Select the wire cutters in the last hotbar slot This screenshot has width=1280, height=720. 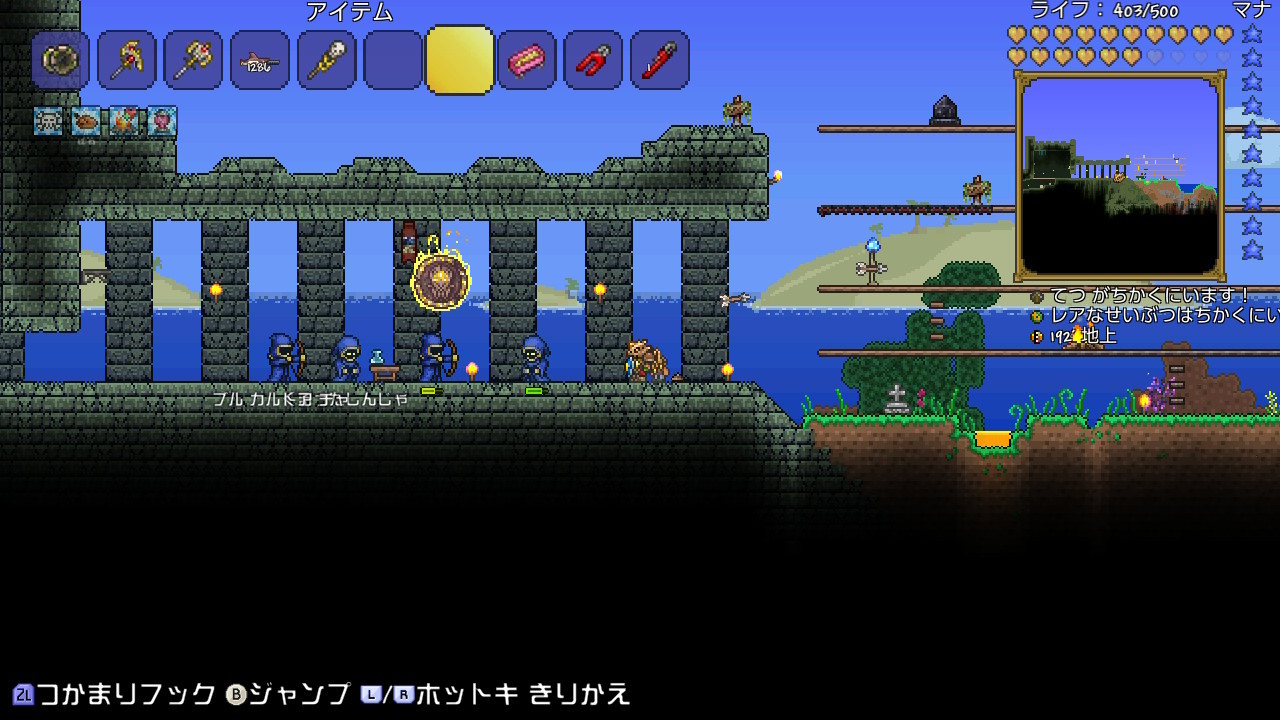pos(659,60)
